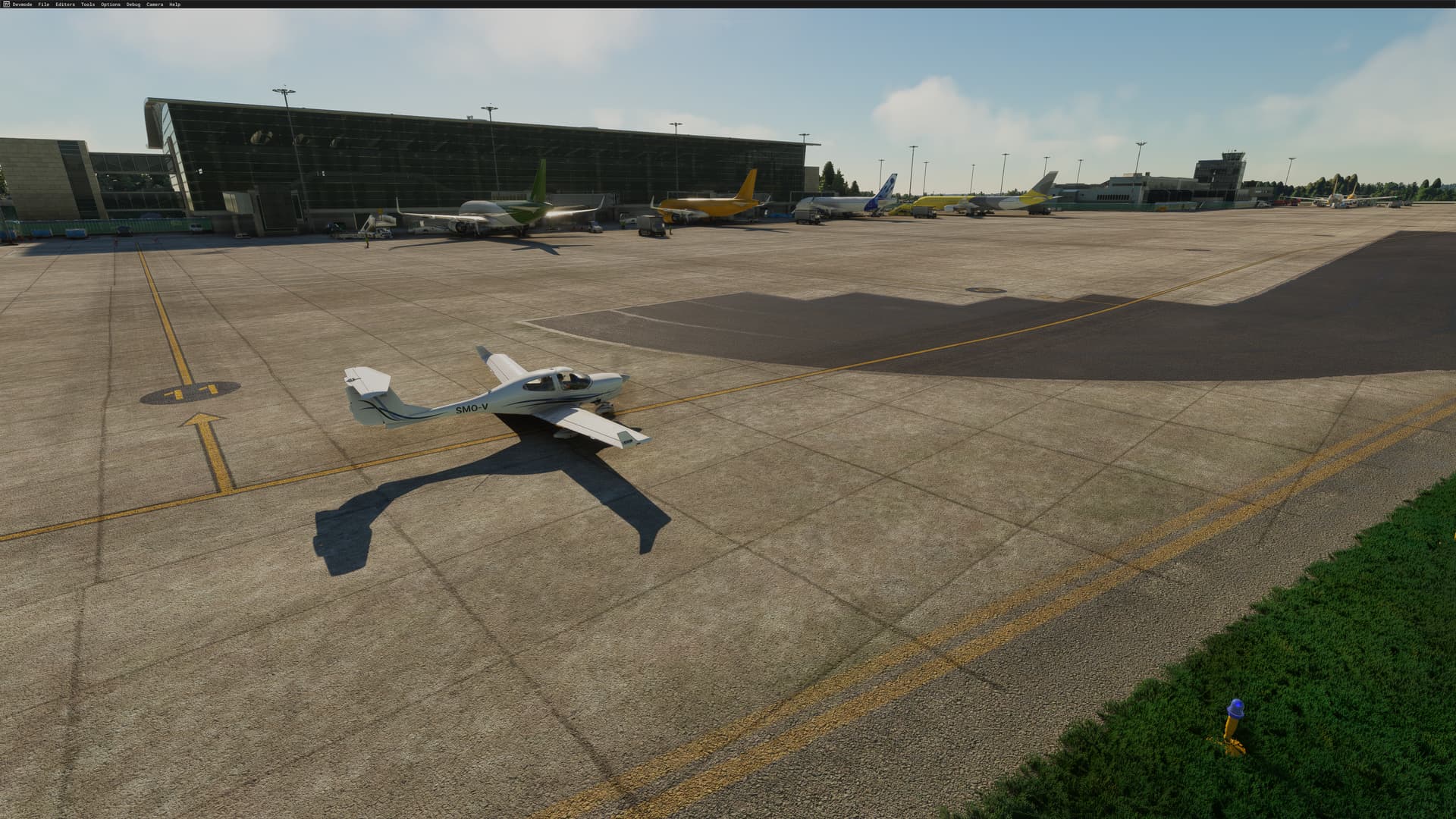The height and width of the screenshot is (819, 1456).
Task: Toggle the Devmode checkbox
Action: [x=23, y=5]
